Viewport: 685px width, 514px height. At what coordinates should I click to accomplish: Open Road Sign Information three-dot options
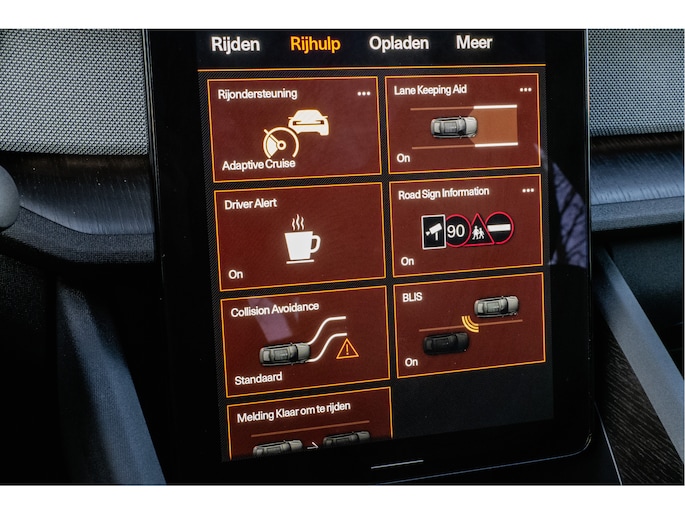point(528,191)
